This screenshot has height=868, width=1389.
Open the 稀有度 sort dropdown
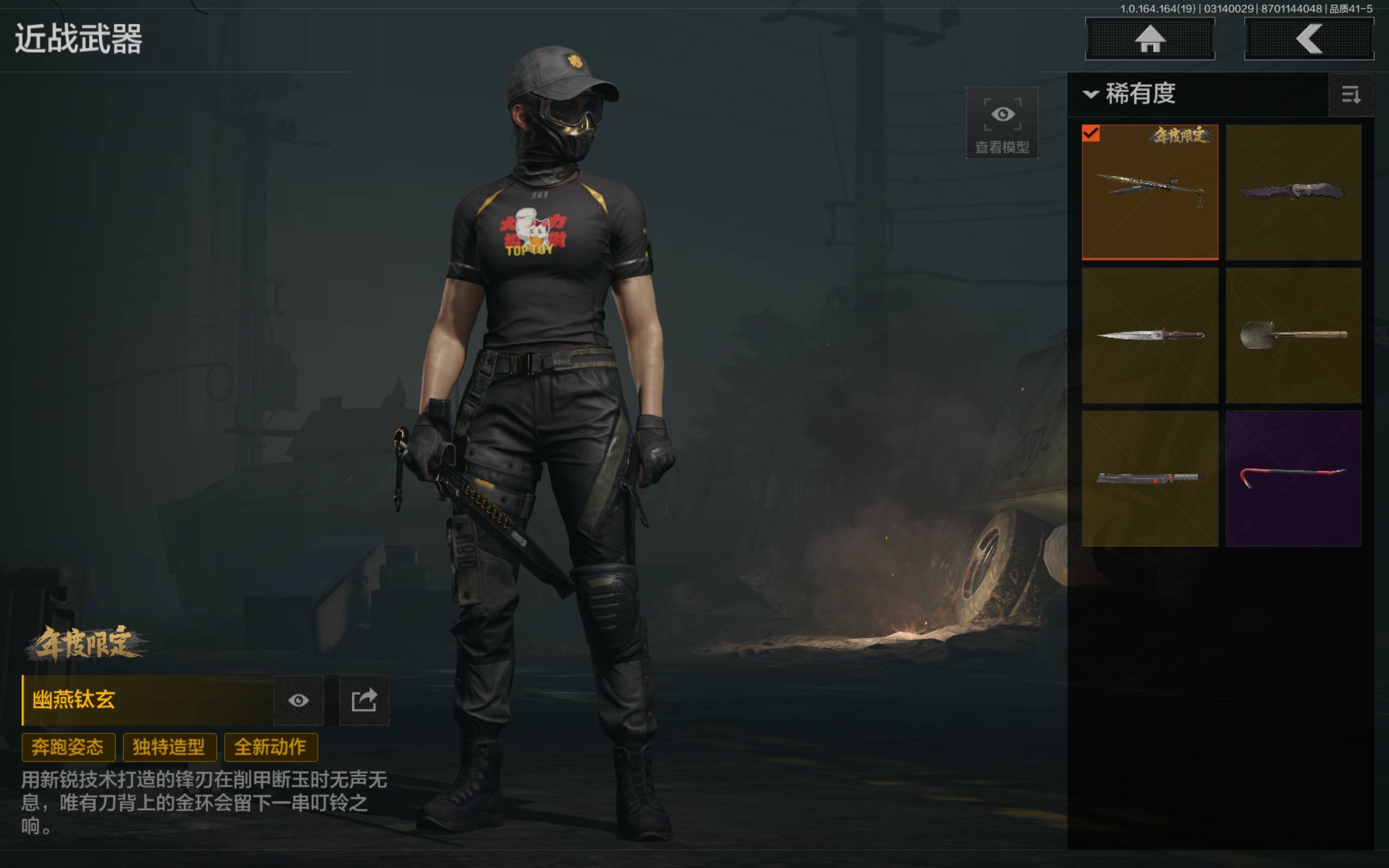click(x=1130, y=93)
